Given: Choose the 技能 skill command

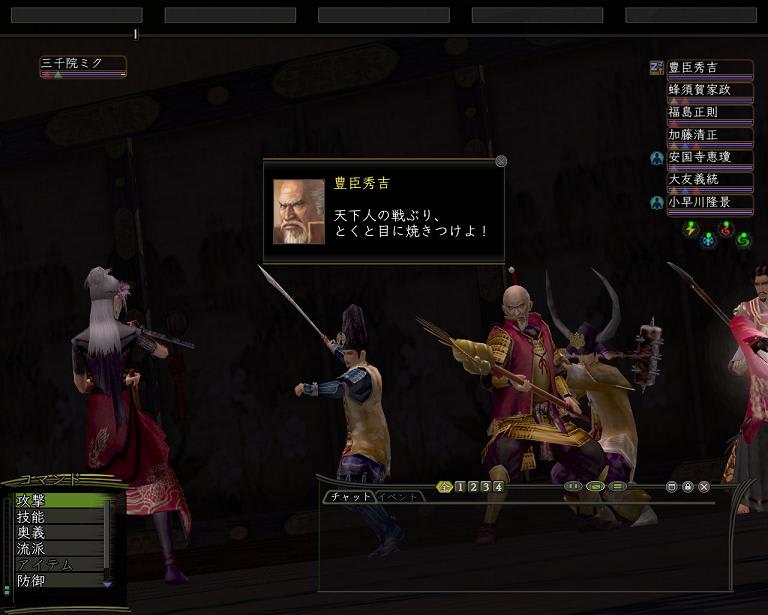Looking at the screenshot, I should (x=55, y=517).
